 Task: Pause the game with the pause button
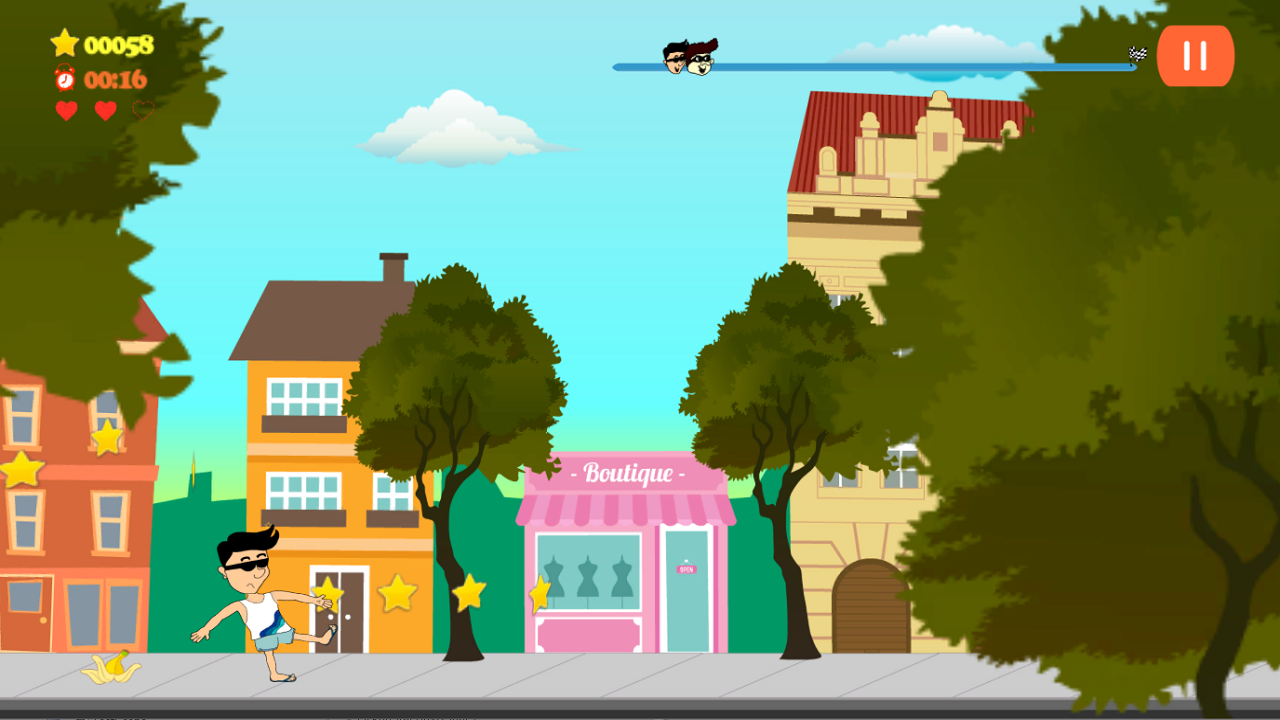[1194, 56]
